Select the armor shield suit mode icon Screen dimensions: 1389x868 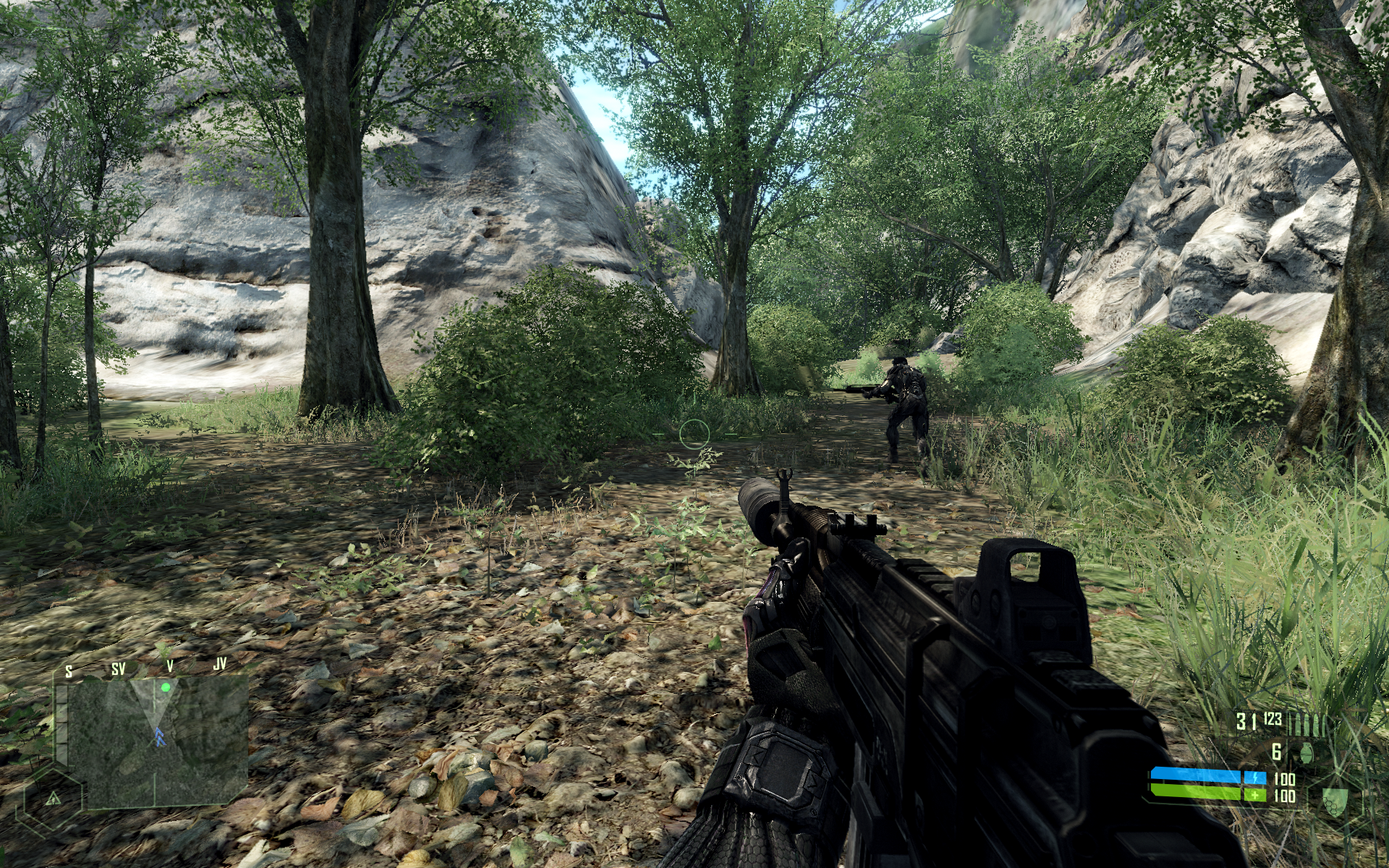(1331, 801)
